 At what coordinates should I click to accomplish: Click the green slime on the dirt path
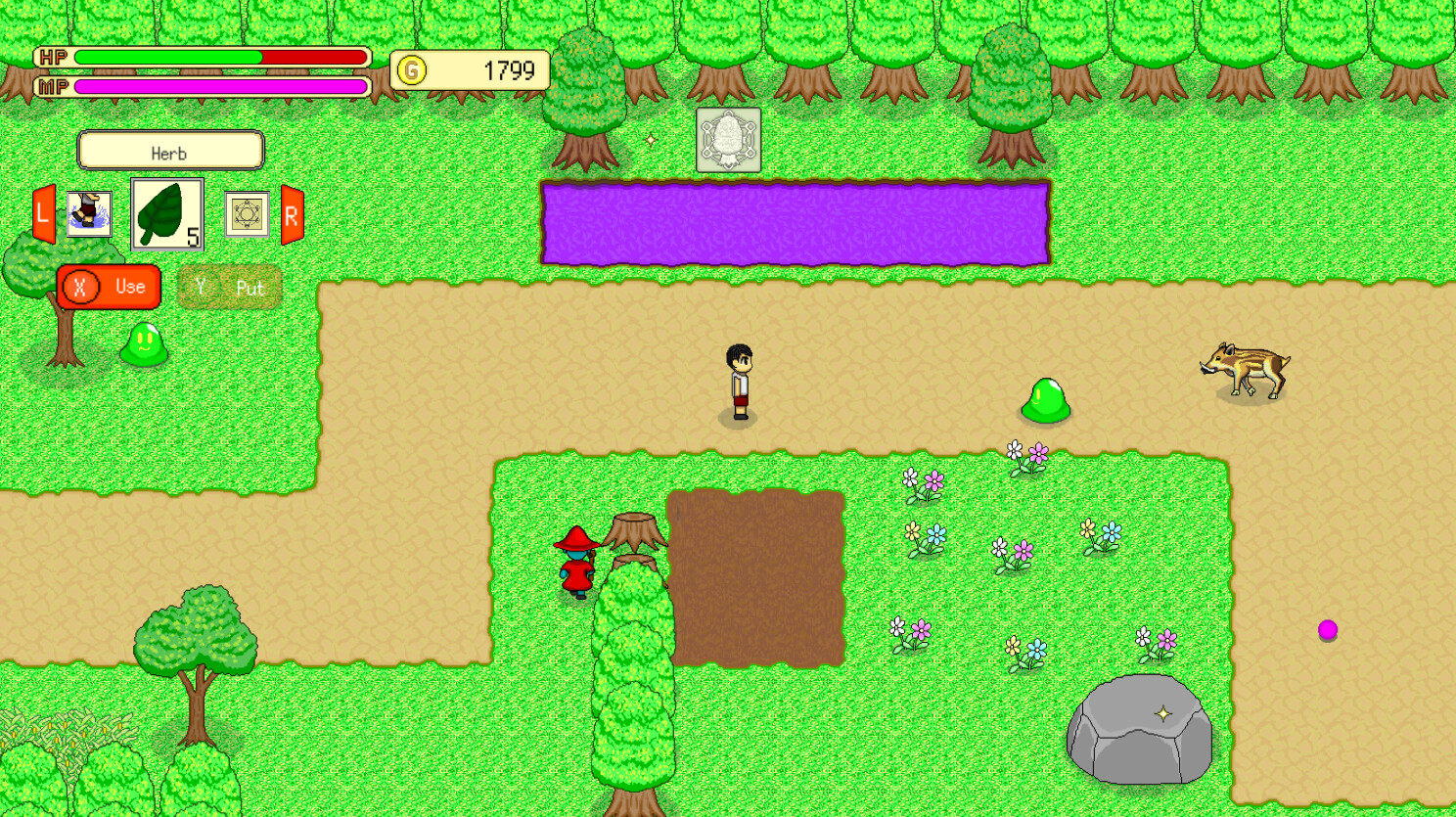(x=1047, y=401)
